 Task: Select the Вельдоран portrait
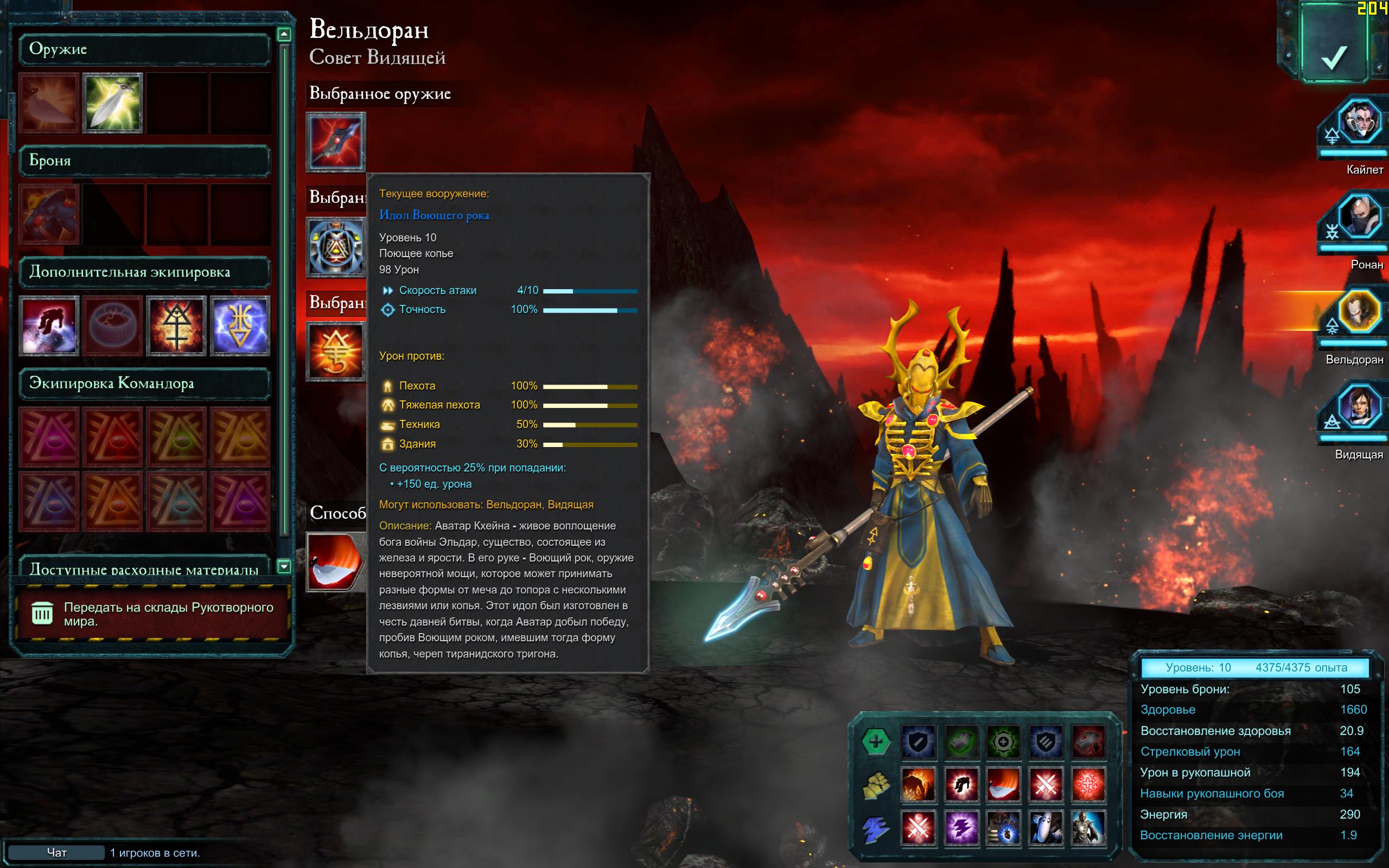(x=1358, y=312)
